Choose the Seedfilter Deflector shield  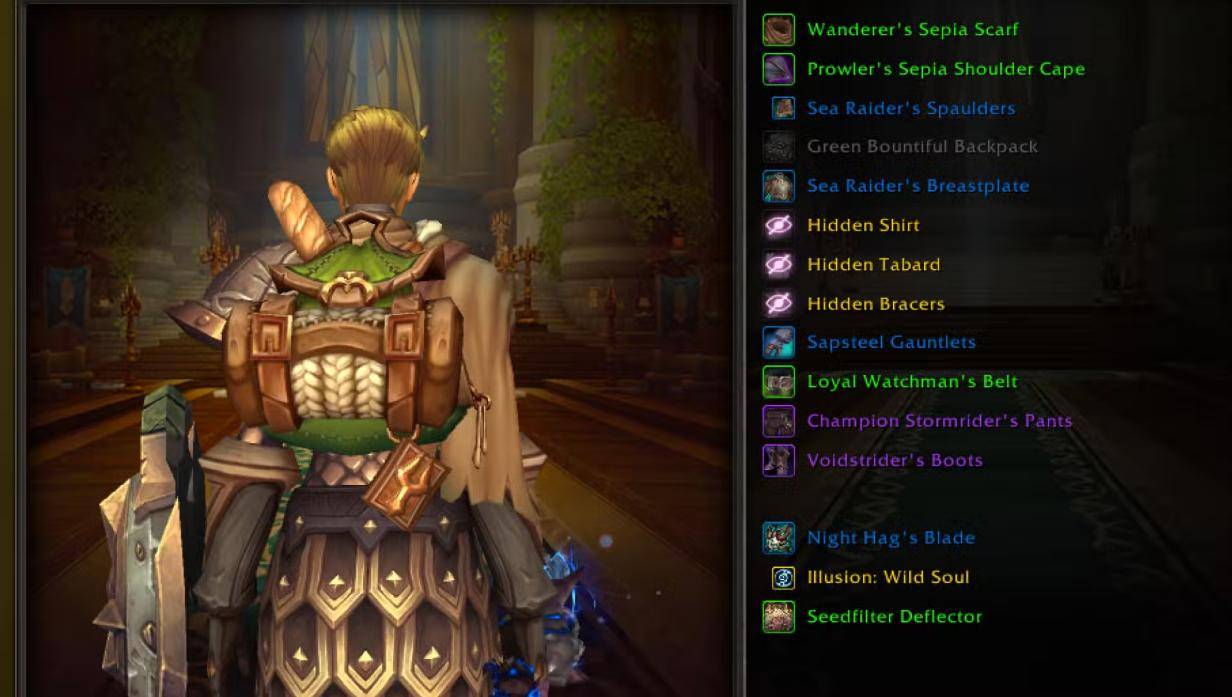(894, 616)
